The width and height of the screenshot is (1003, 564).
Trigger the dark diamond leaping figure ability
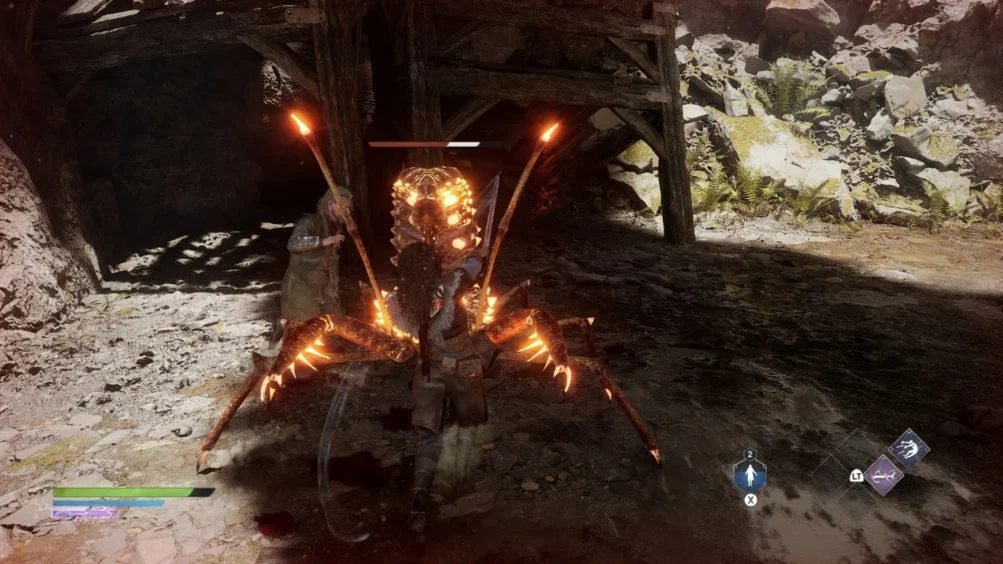click(908, 449)
